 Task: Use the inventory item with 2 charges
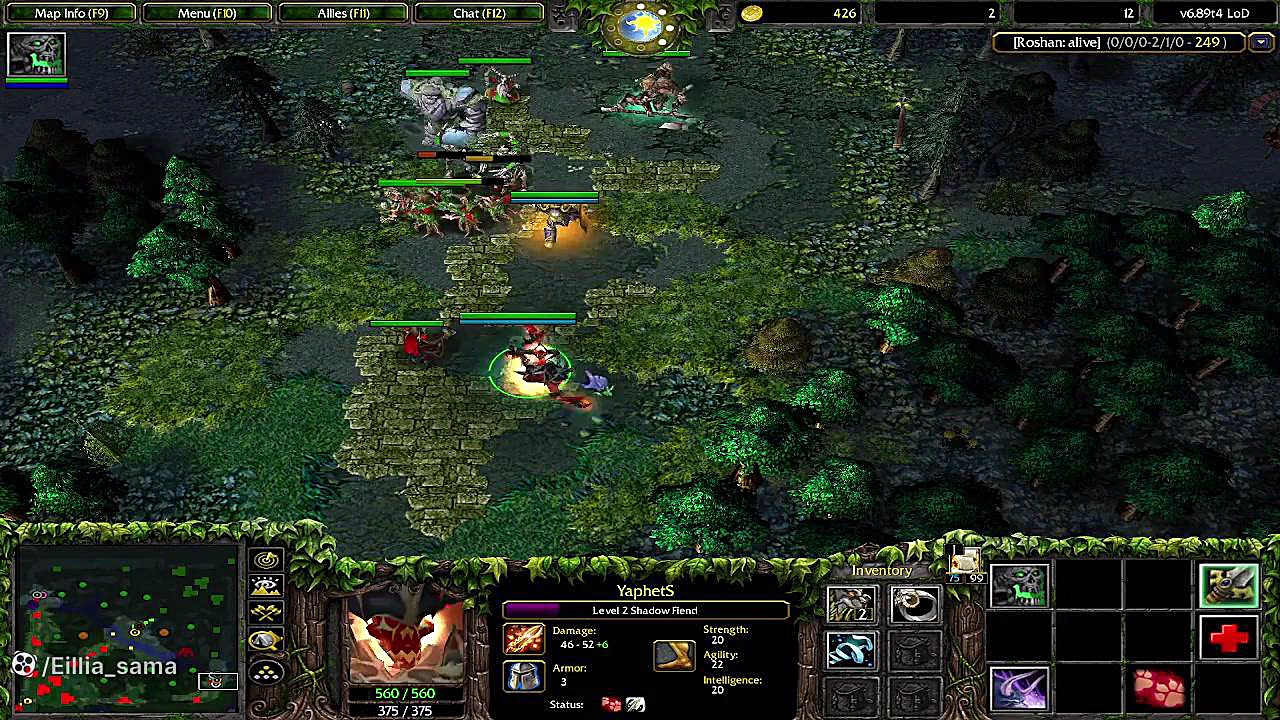click(x=851, y=604)
